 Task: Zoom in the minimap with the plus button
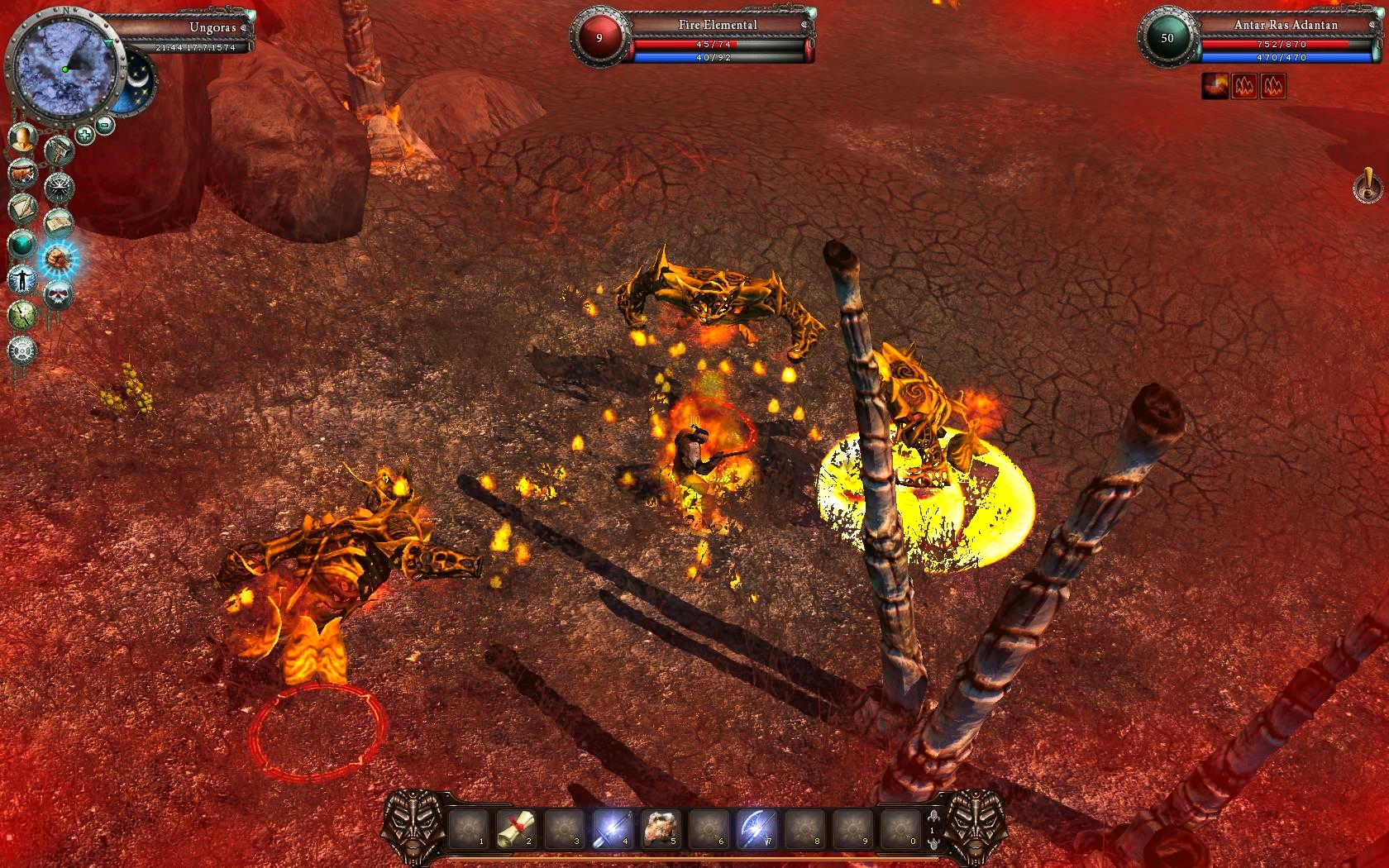pos(84,133)
